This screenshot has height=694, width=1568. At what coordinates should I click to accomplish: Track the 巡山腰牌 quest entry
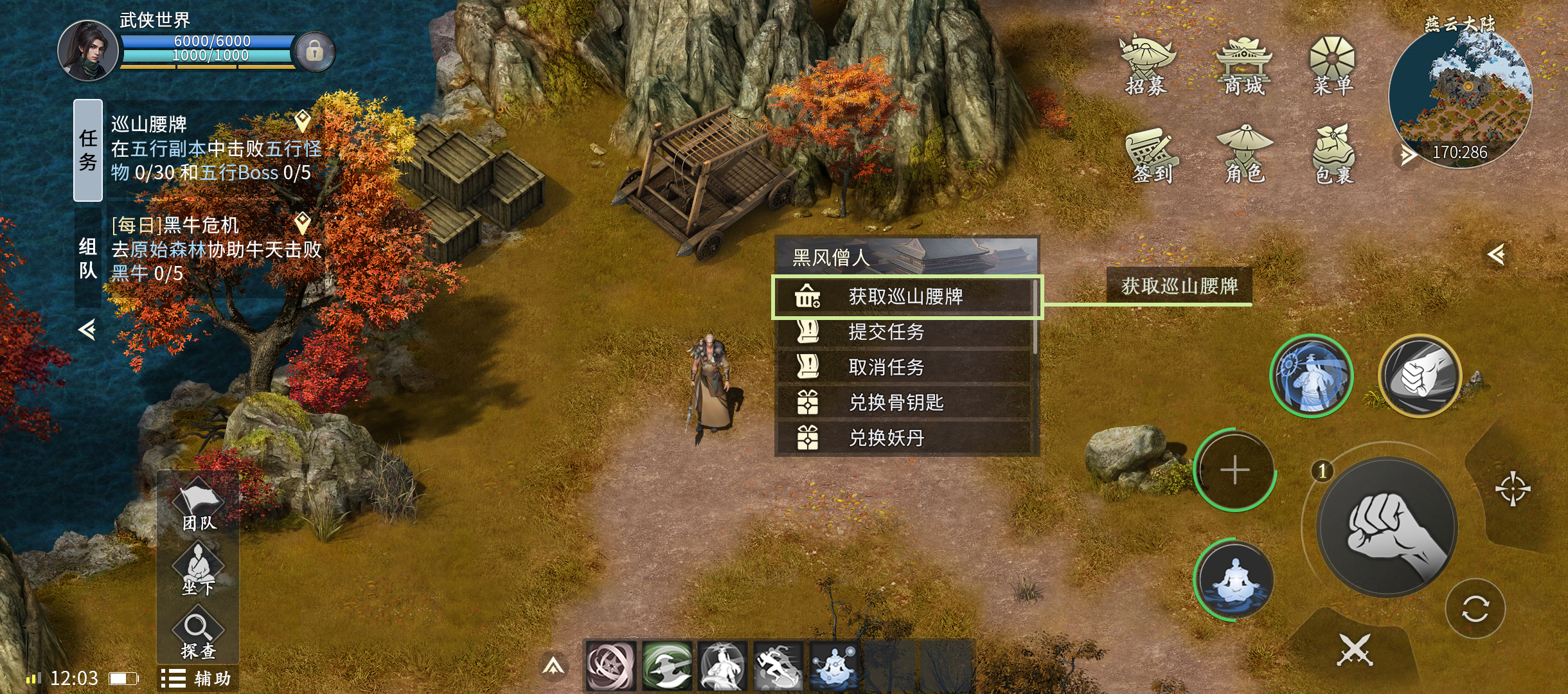(x=215, y=148)
